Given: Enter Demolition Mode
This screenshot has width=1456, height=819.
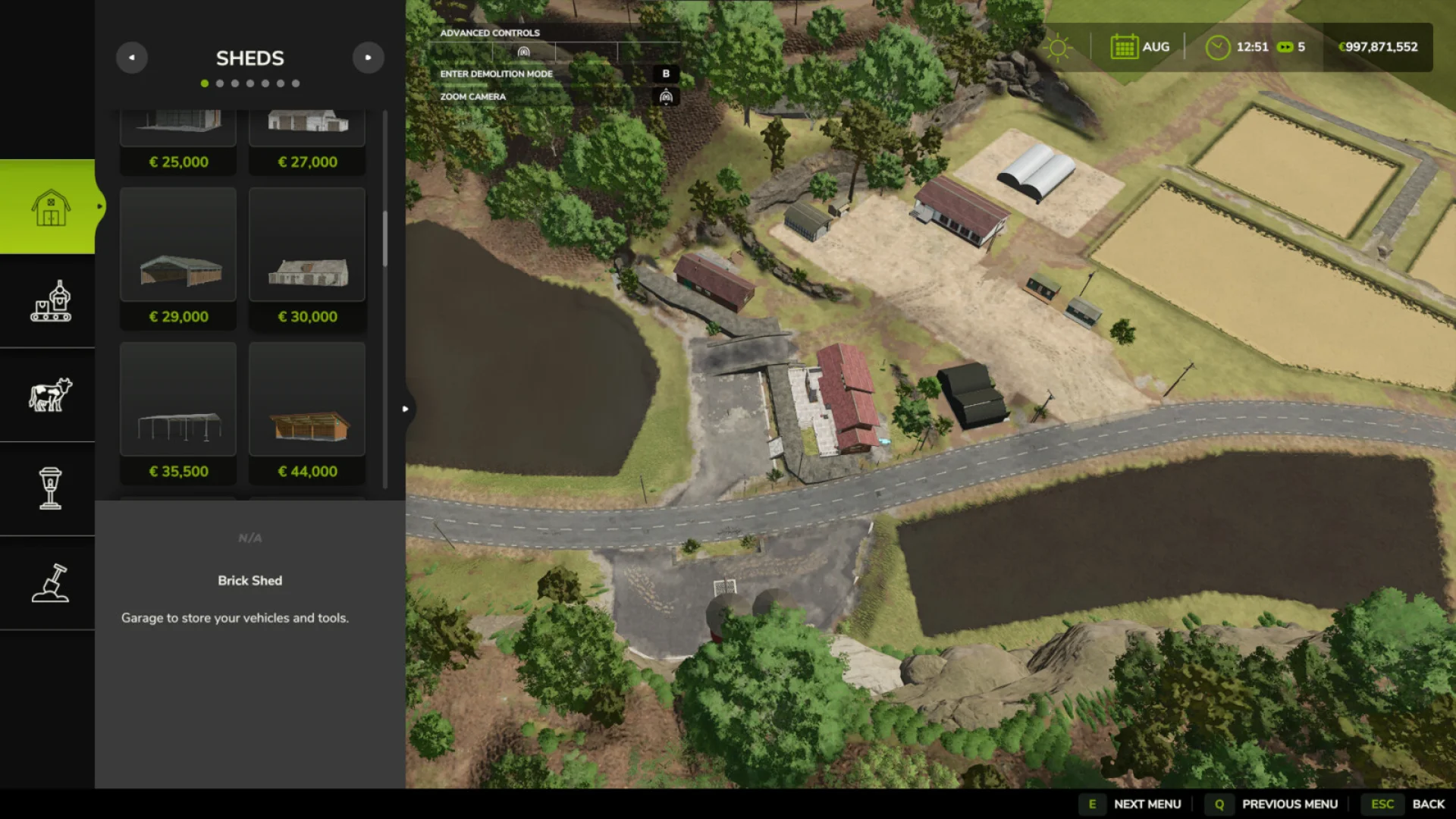Looking at the screenshot, I should click(666, 74).
